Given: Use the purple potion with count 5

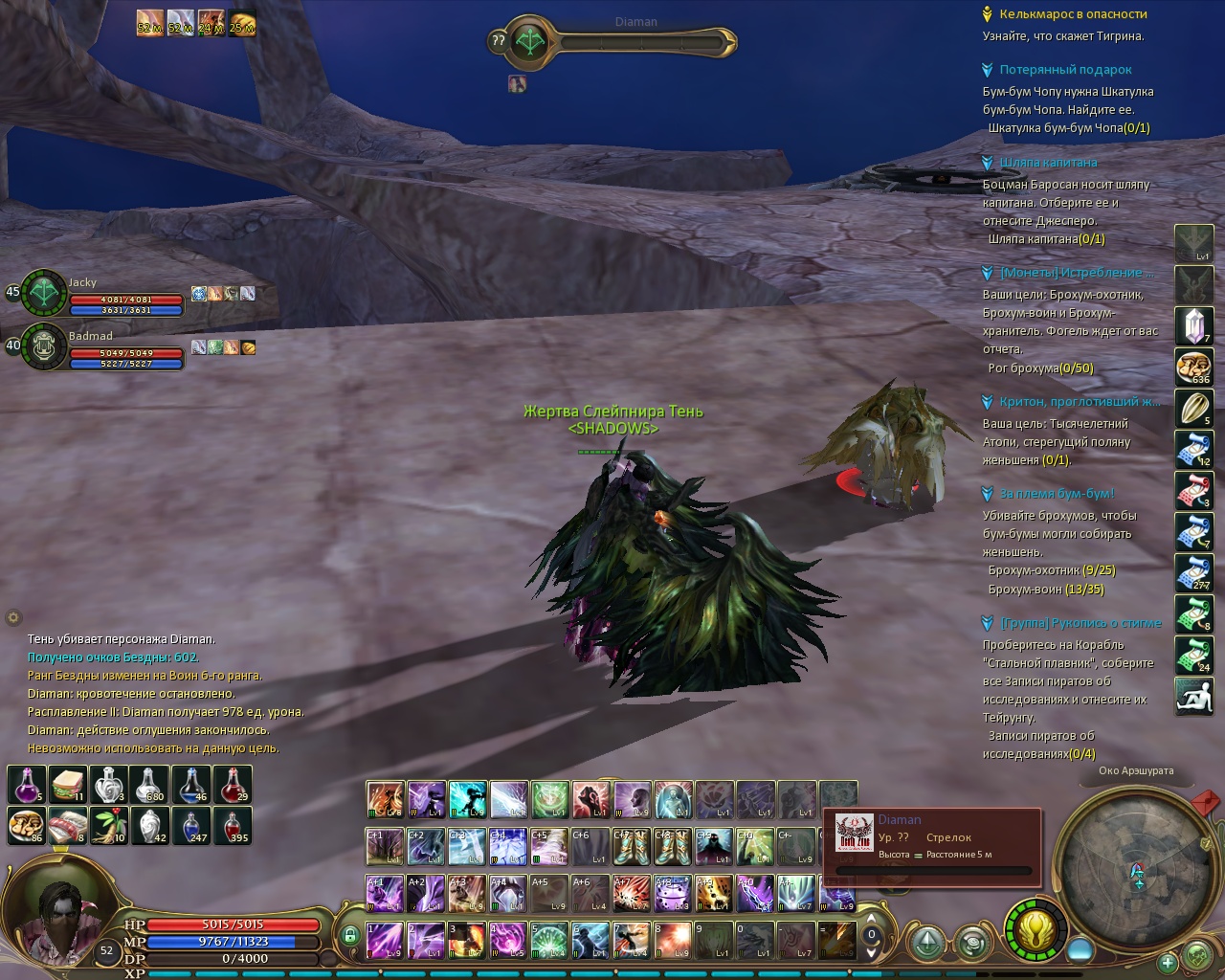Looking at the screenshot, I should (x=27, y=785).
